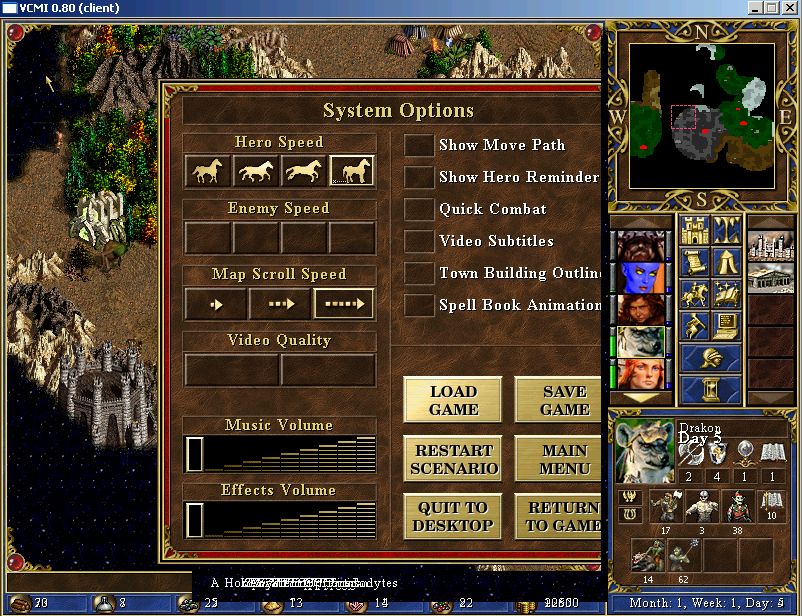Save the current game

(559, 400)
